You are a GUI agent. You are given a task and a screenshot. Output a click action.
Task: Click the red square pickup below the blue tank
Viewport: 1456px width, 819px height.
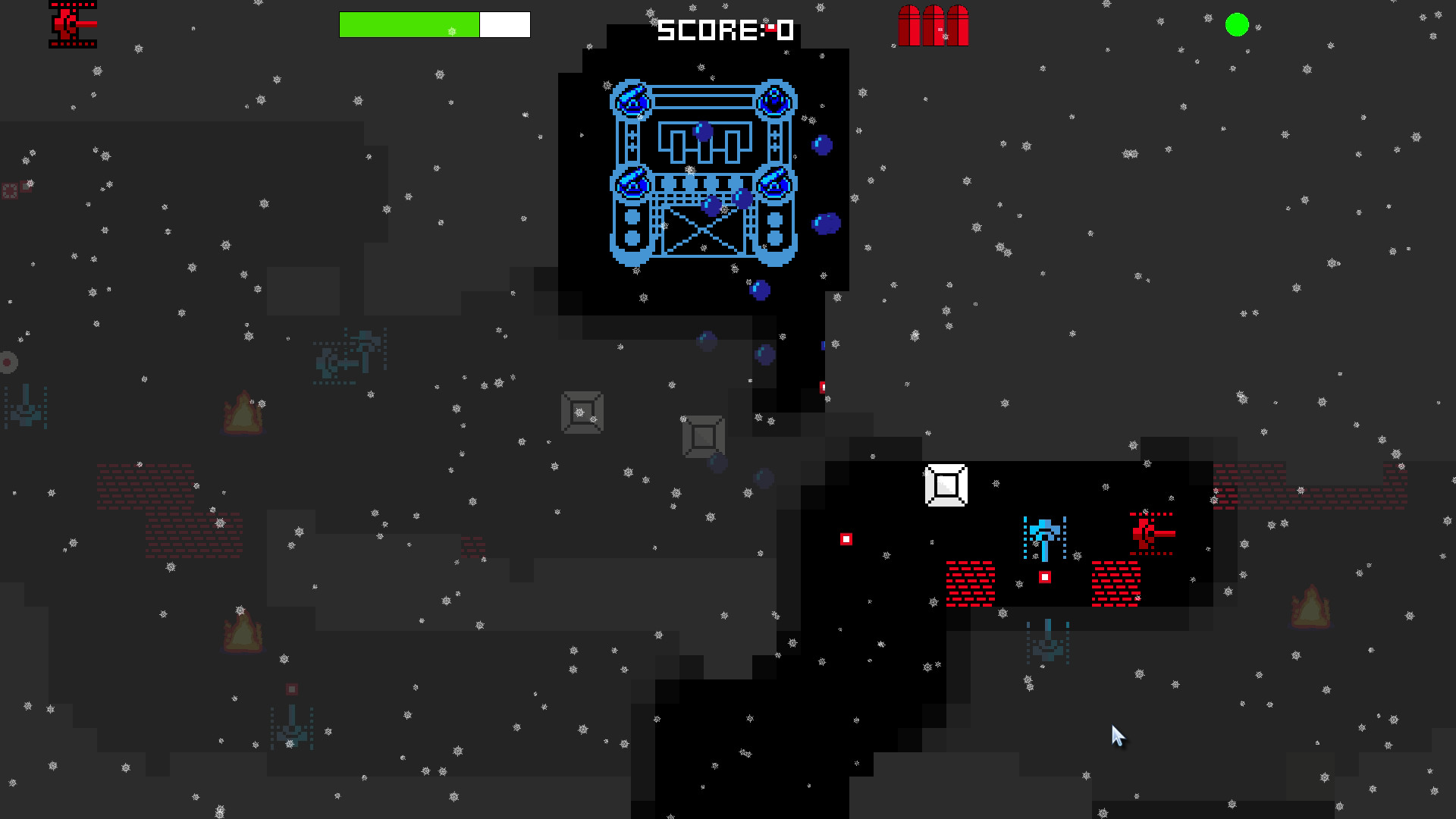pos(1045,578)
